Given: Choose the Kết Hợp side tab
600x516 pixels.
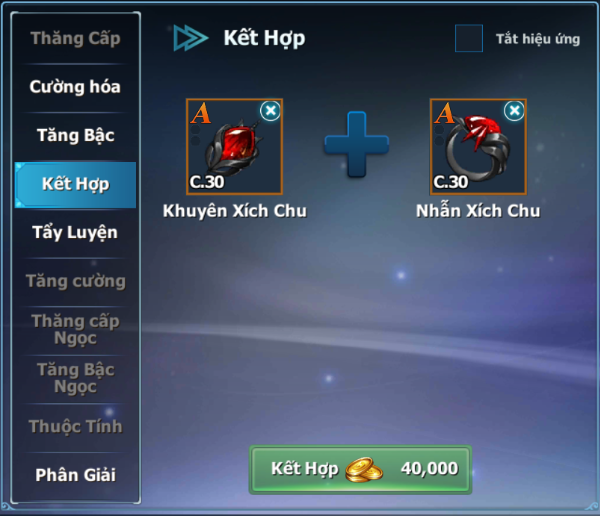Looking at the screenshot, I should click(75, 184).
